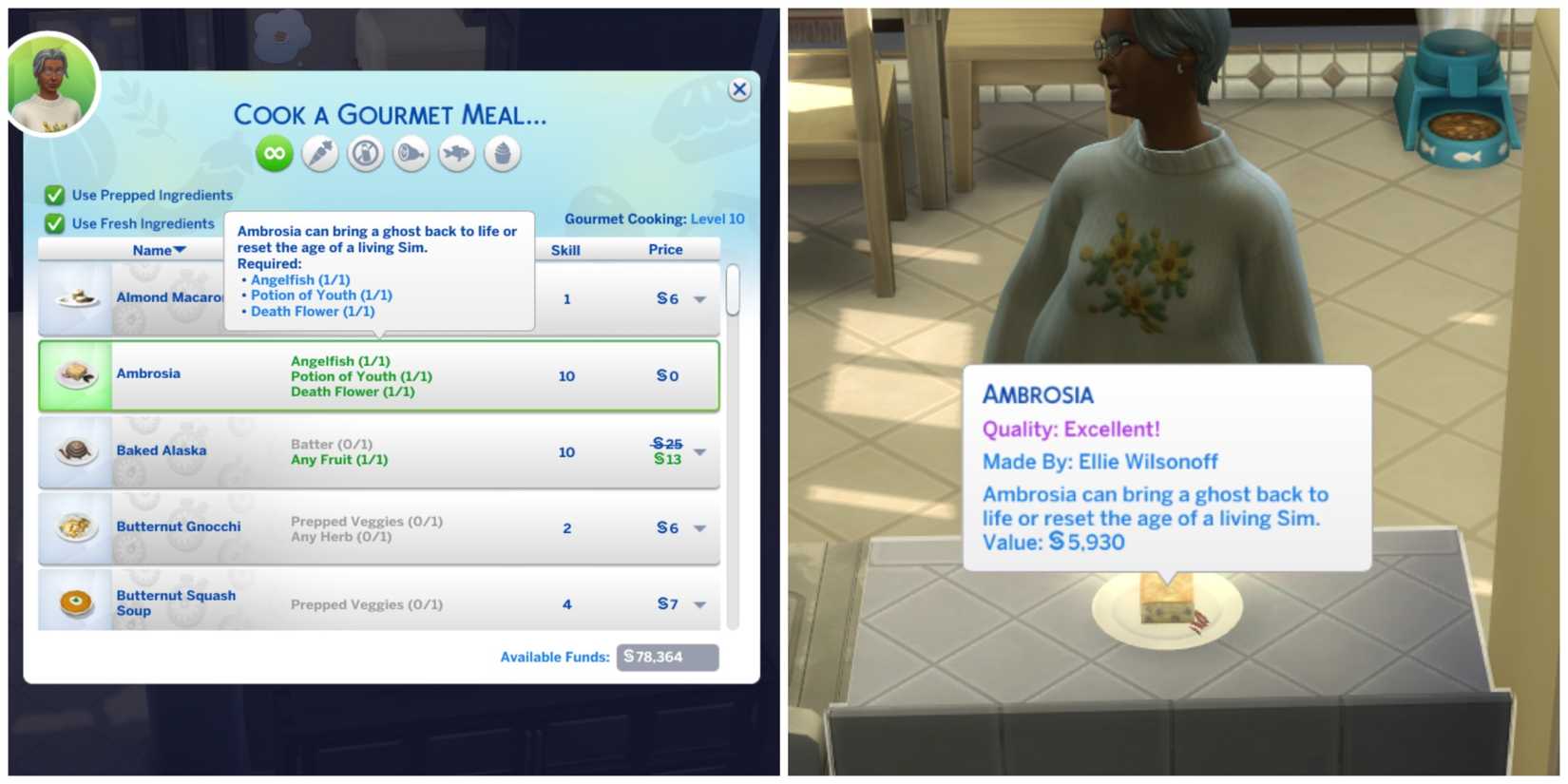The height and width of the screenshot is (784, 1568).
Task: Toggle the Almond Macaroni checkbox area off
Action: (76, 297)
